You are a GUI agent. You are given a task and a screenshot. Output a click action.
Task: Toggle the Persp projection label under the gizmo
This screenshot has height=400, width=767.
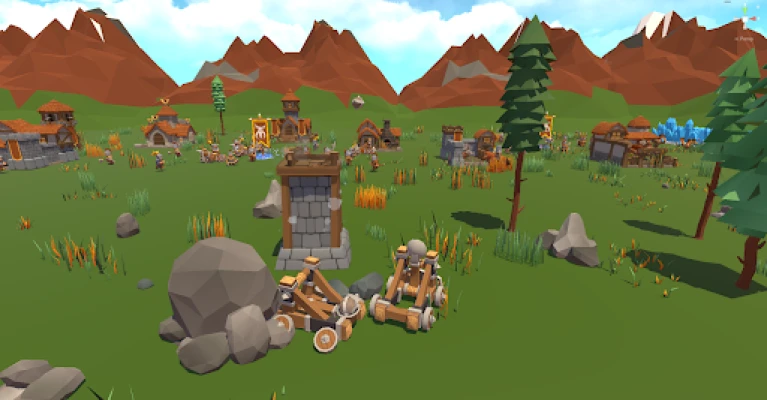pos(743,39)
